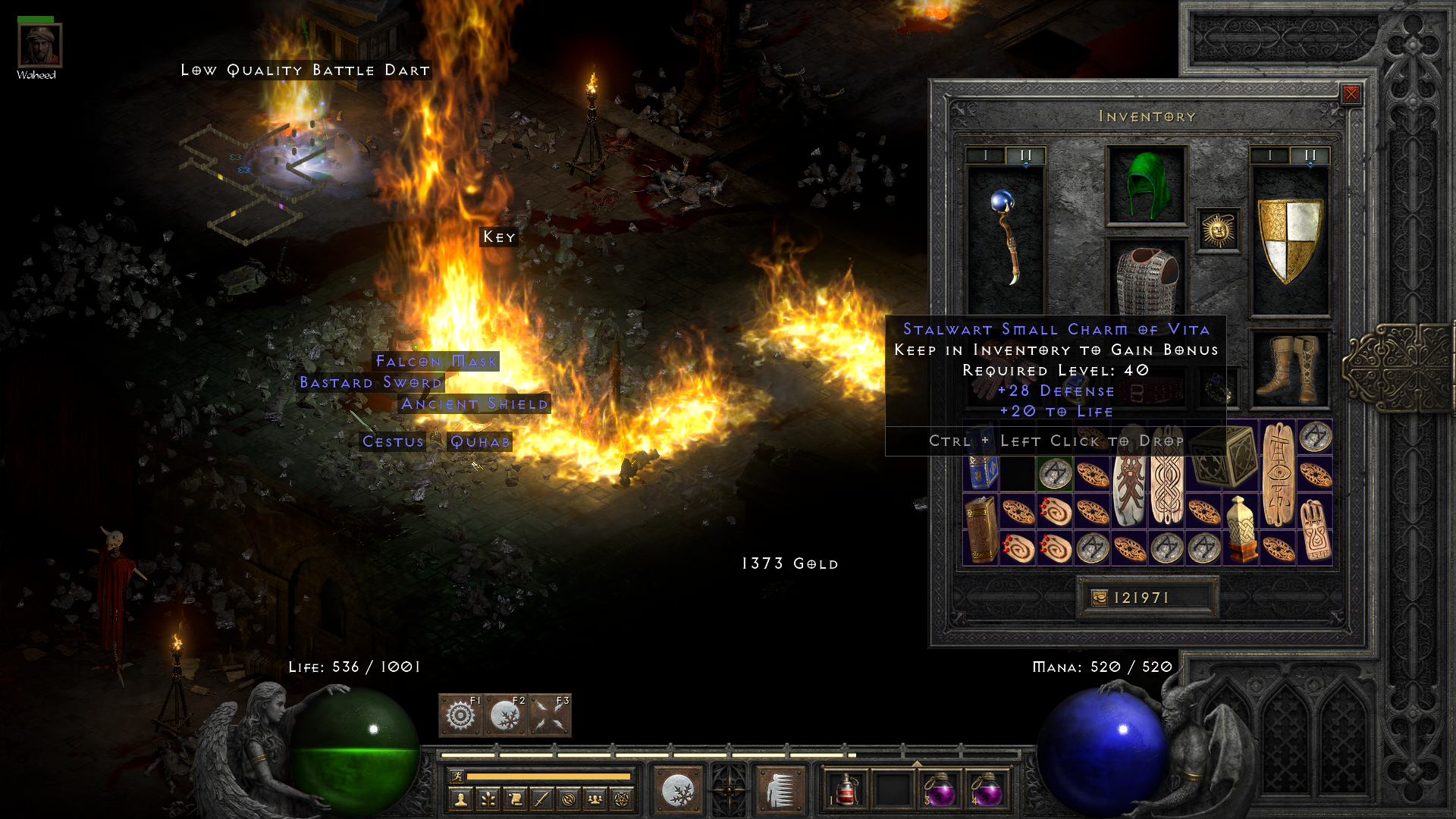Open the party screen icon showing grouped figures
1456x819 pixels.
pos(595,799)
